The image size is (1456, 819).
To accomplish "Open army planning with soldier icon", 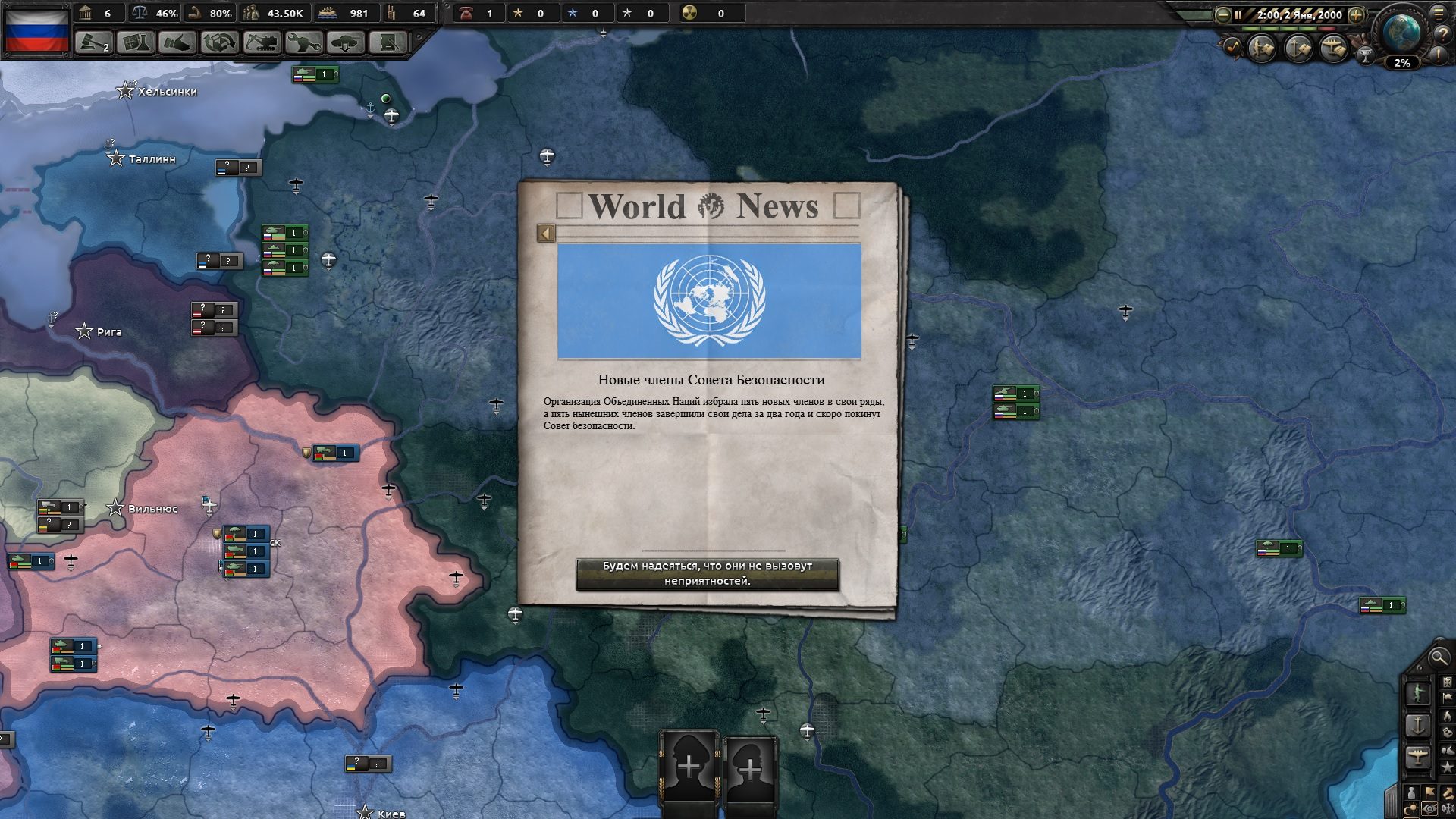I will click(1418, 693).
